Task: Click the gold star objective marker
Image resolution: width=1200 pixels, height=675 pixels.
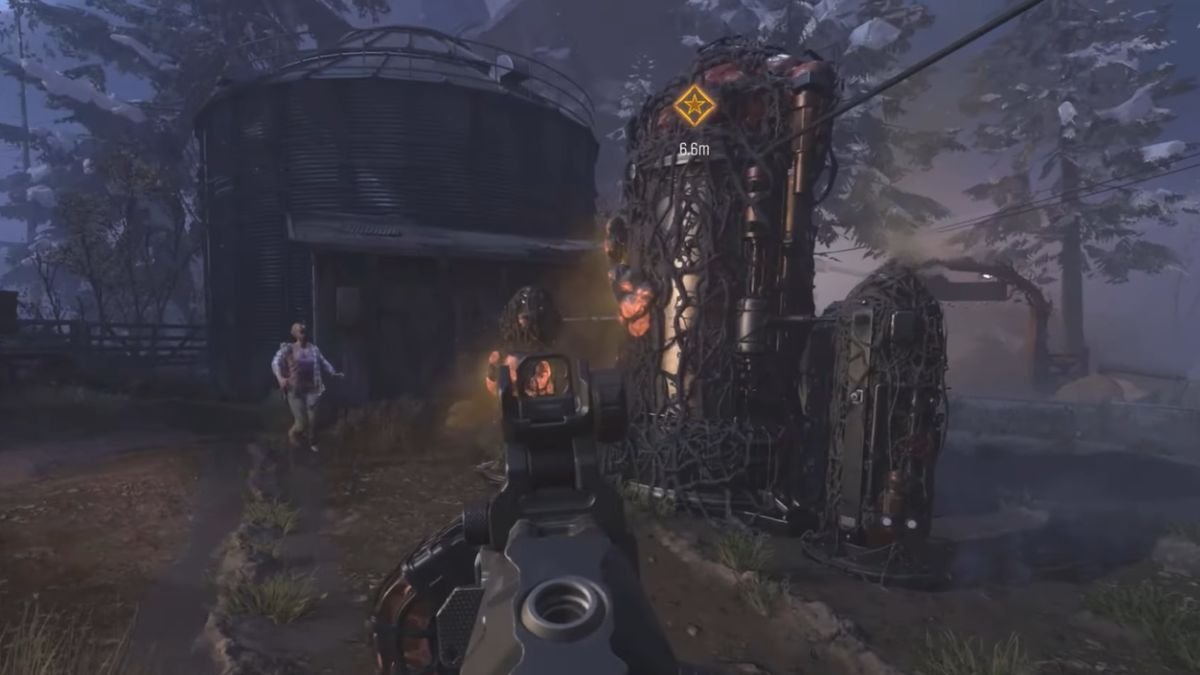Action: 693,105
